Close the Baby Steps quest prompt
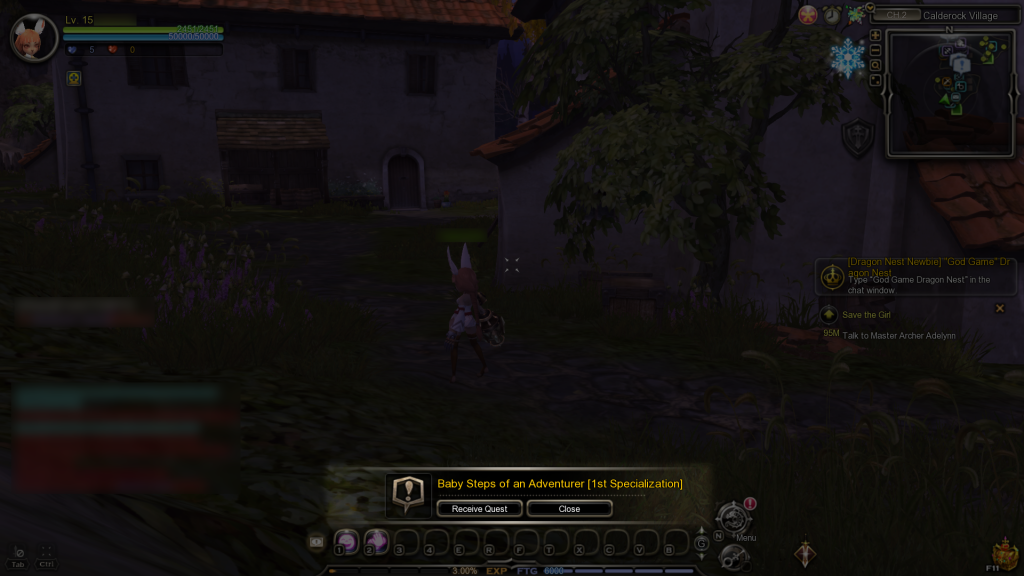This screenshot has width=1024, height=576. (x=569, y=509)
